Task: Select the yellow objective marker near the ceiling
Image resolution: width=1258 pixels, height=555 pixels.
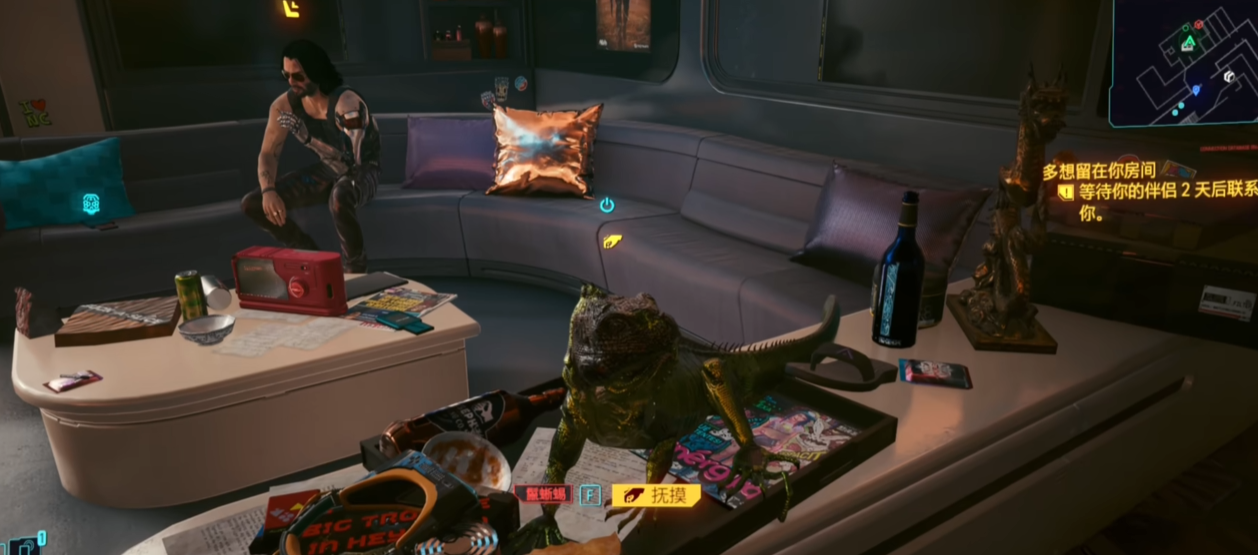Action: [291, 9]
